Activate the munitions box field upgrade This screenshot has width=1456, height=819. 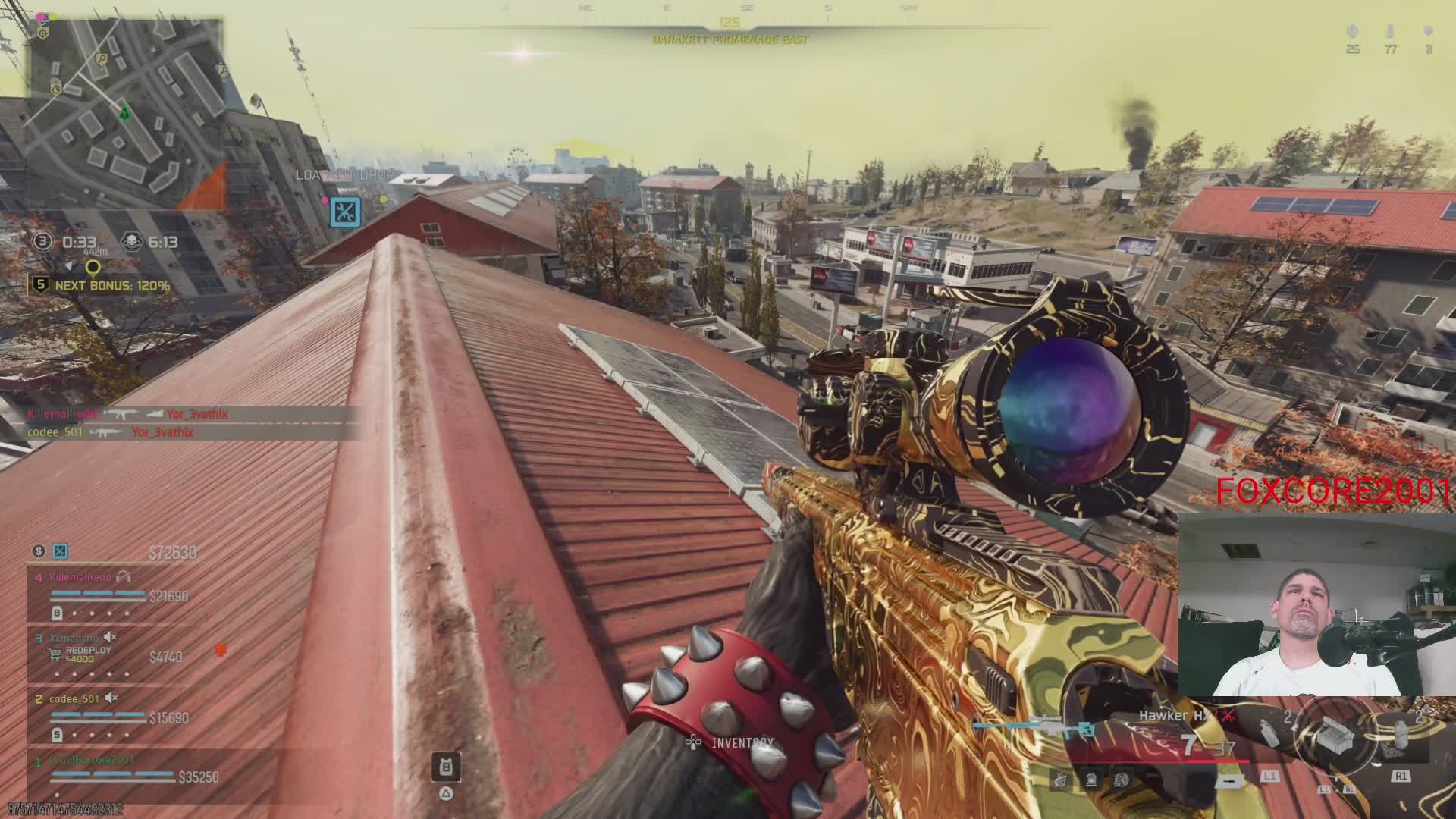click(1335, 734)
